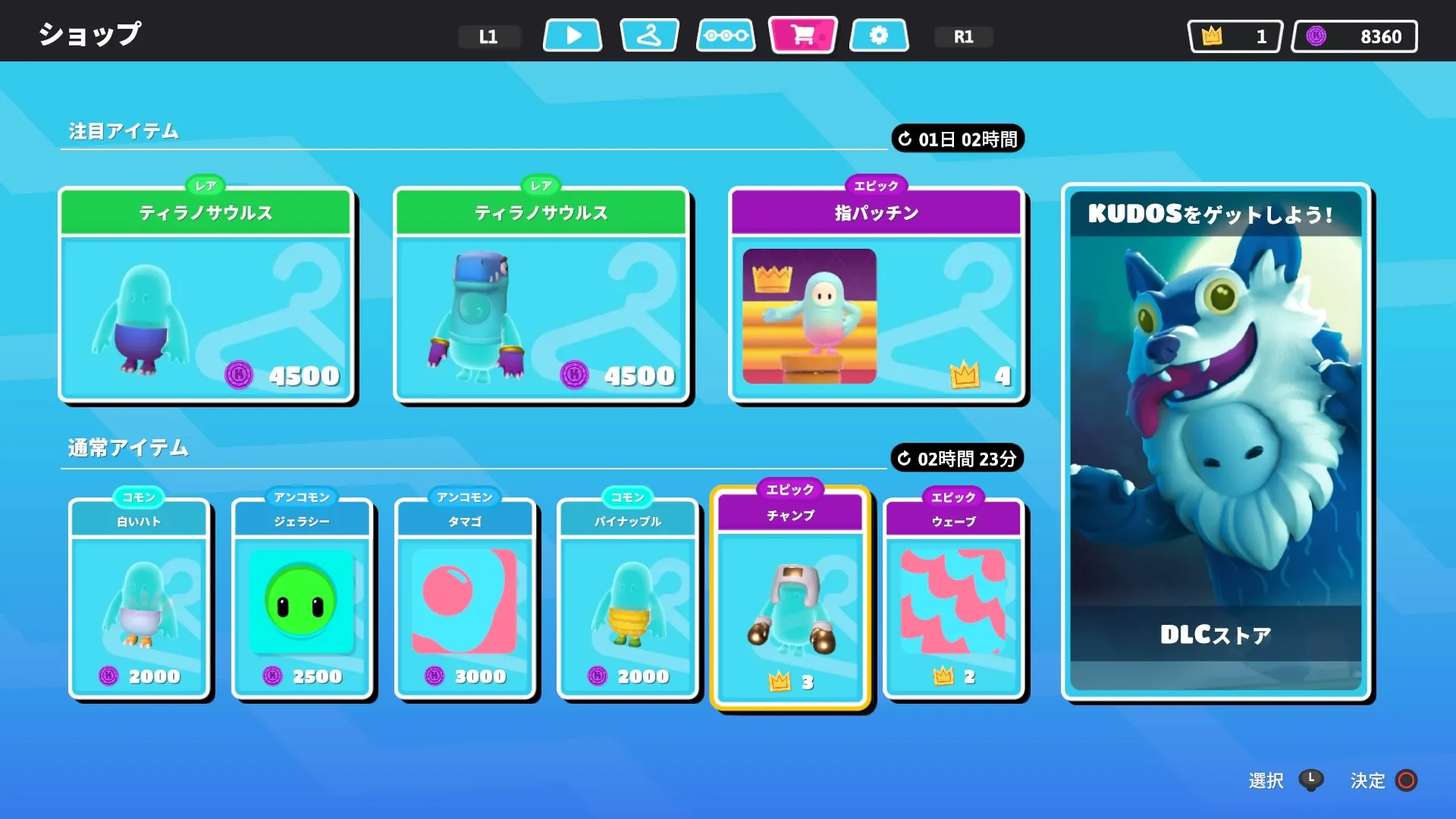Viewport: 1456px width, 819px height.
Task: Select the season pass icon in top bar
Action: 725,35
